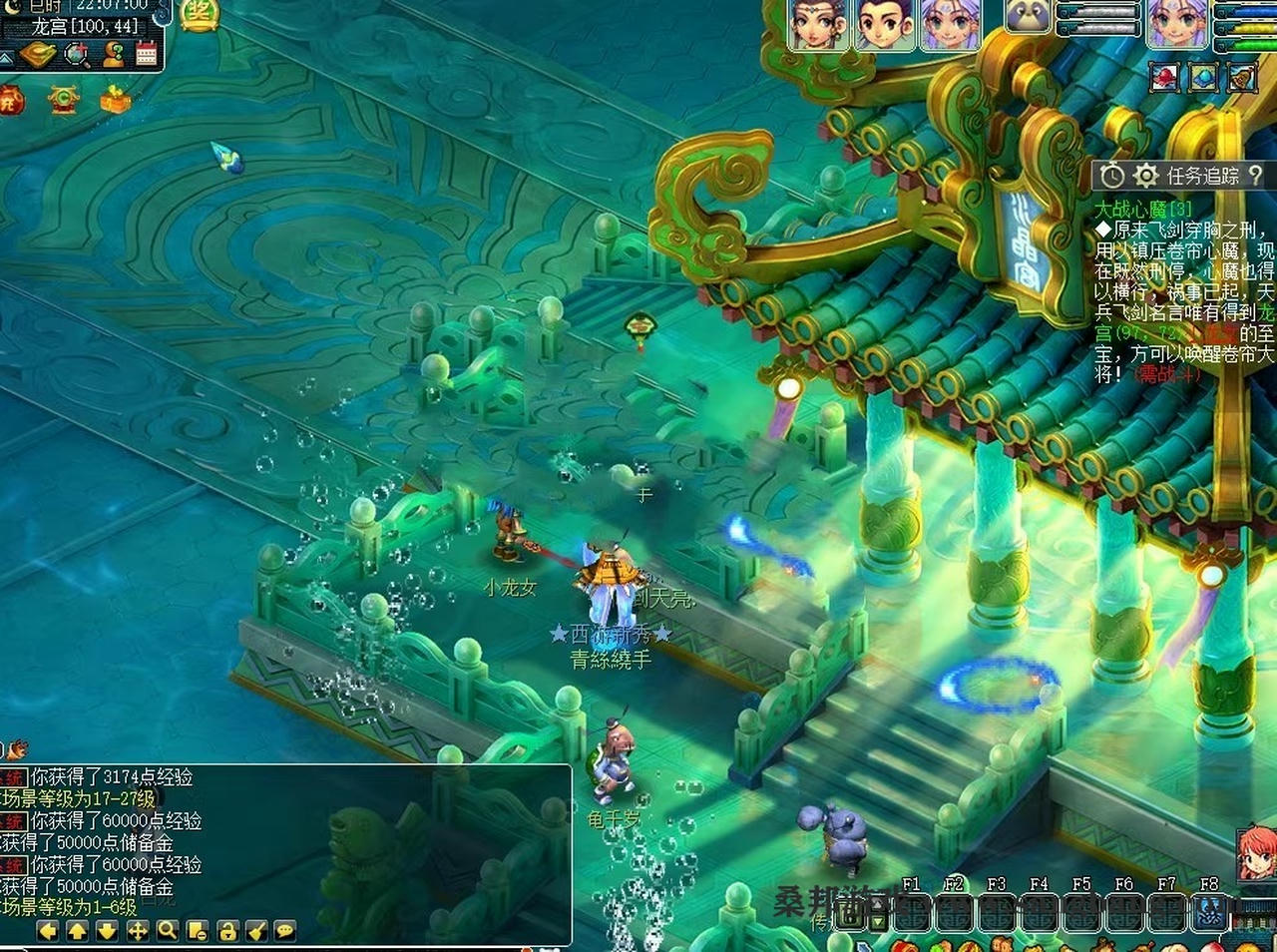
Task: Click the red calendar icon
Action: pos(147,54)
